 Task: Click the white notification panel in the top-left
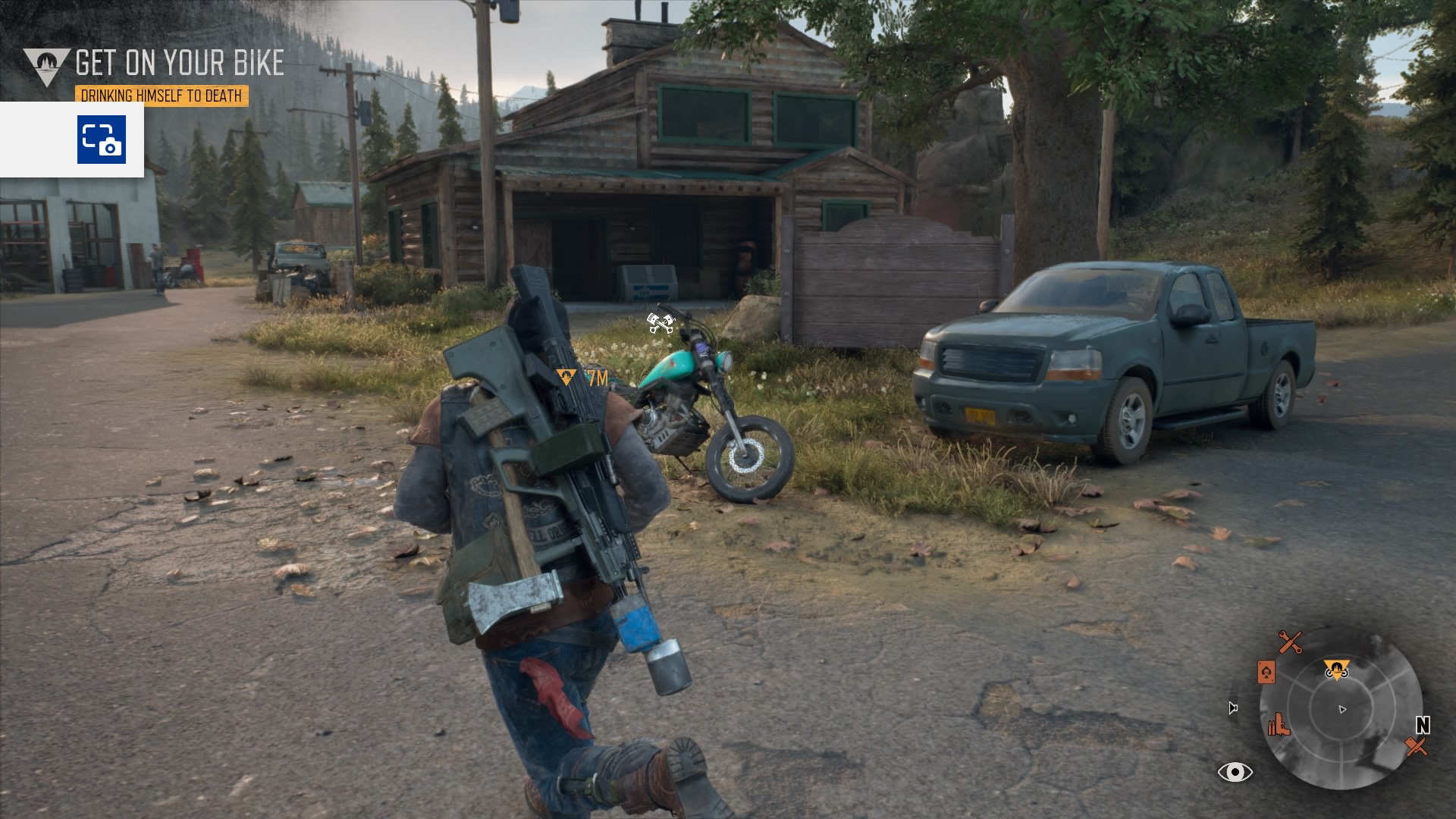[72, 141]
